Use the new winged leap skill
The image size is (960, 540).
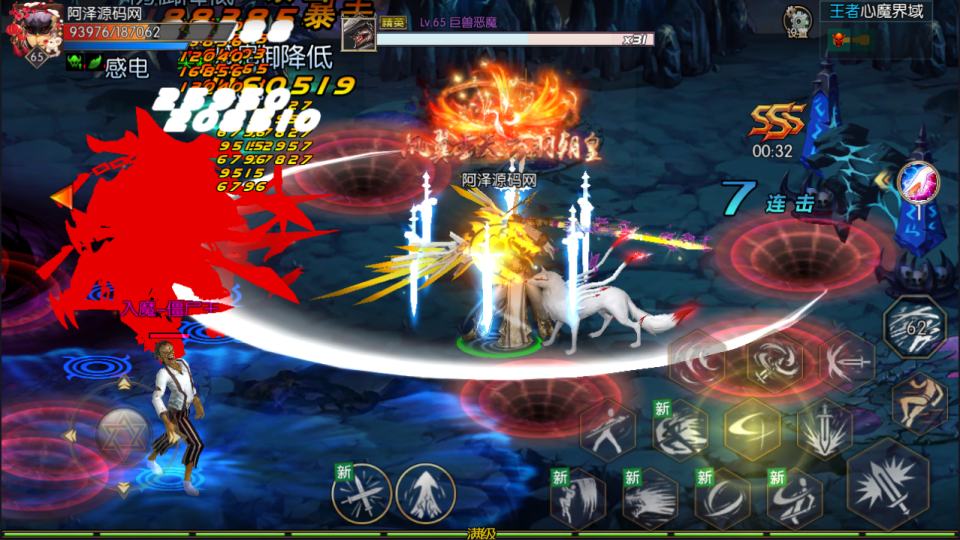(x=578, y=497)
